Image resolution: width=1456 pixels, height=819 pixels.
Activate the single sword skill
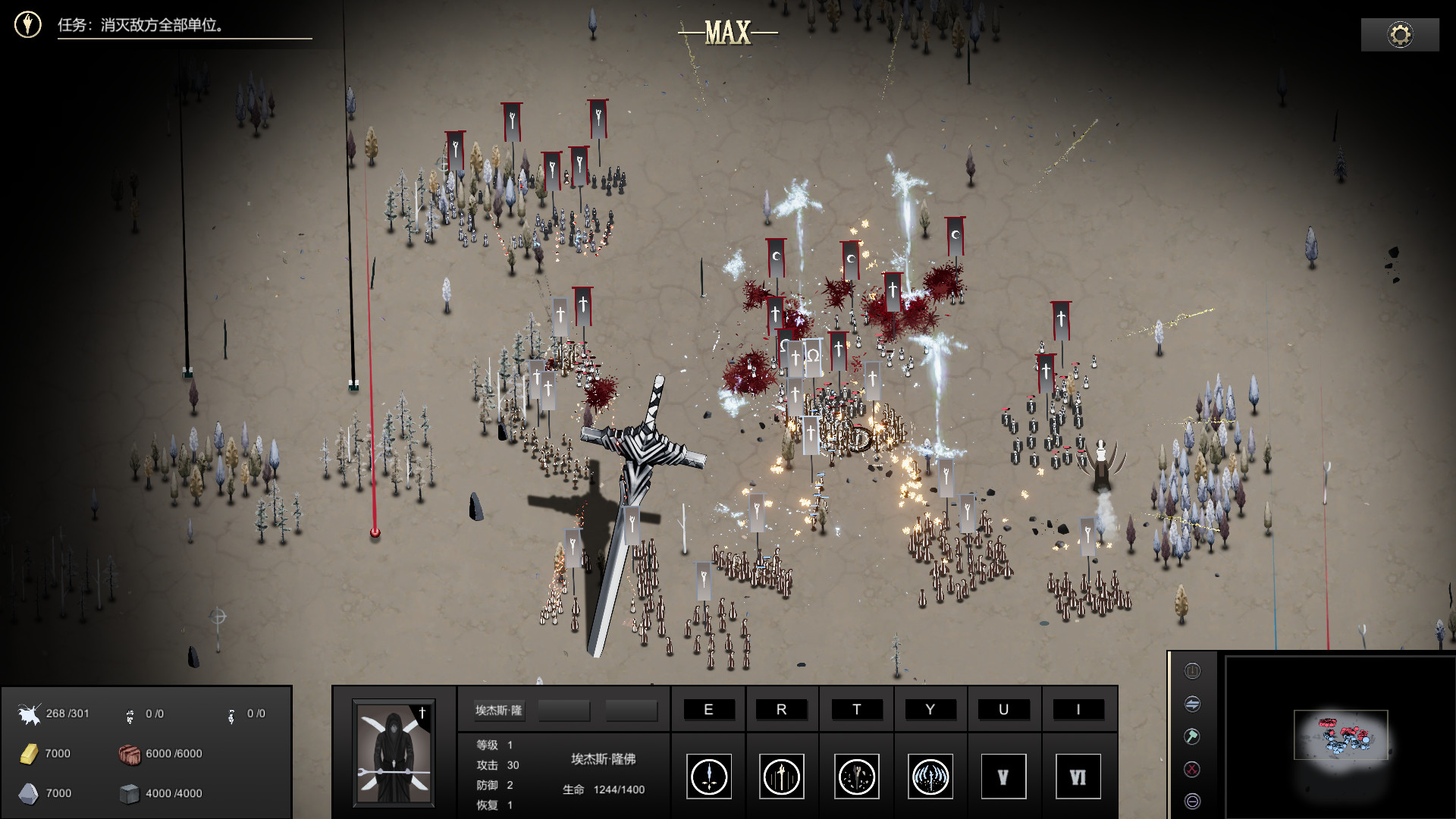[709, 777]
